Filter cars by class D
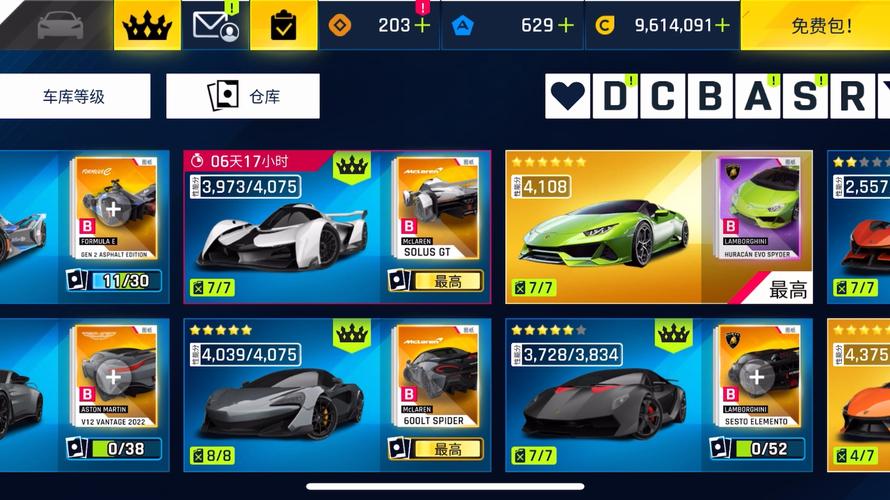 tap(615, 97)
